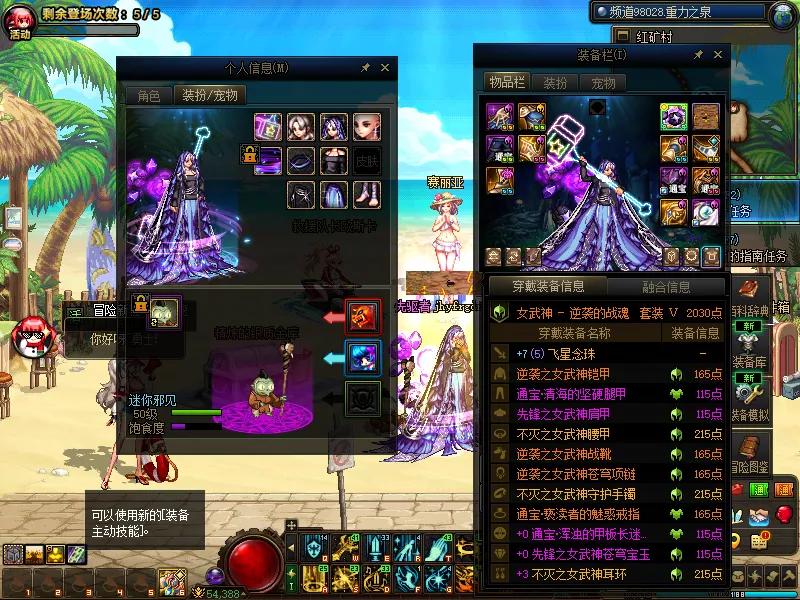
Task: Open the 装扮/宠物 costume and pet tab
Action: click(209, 96)
